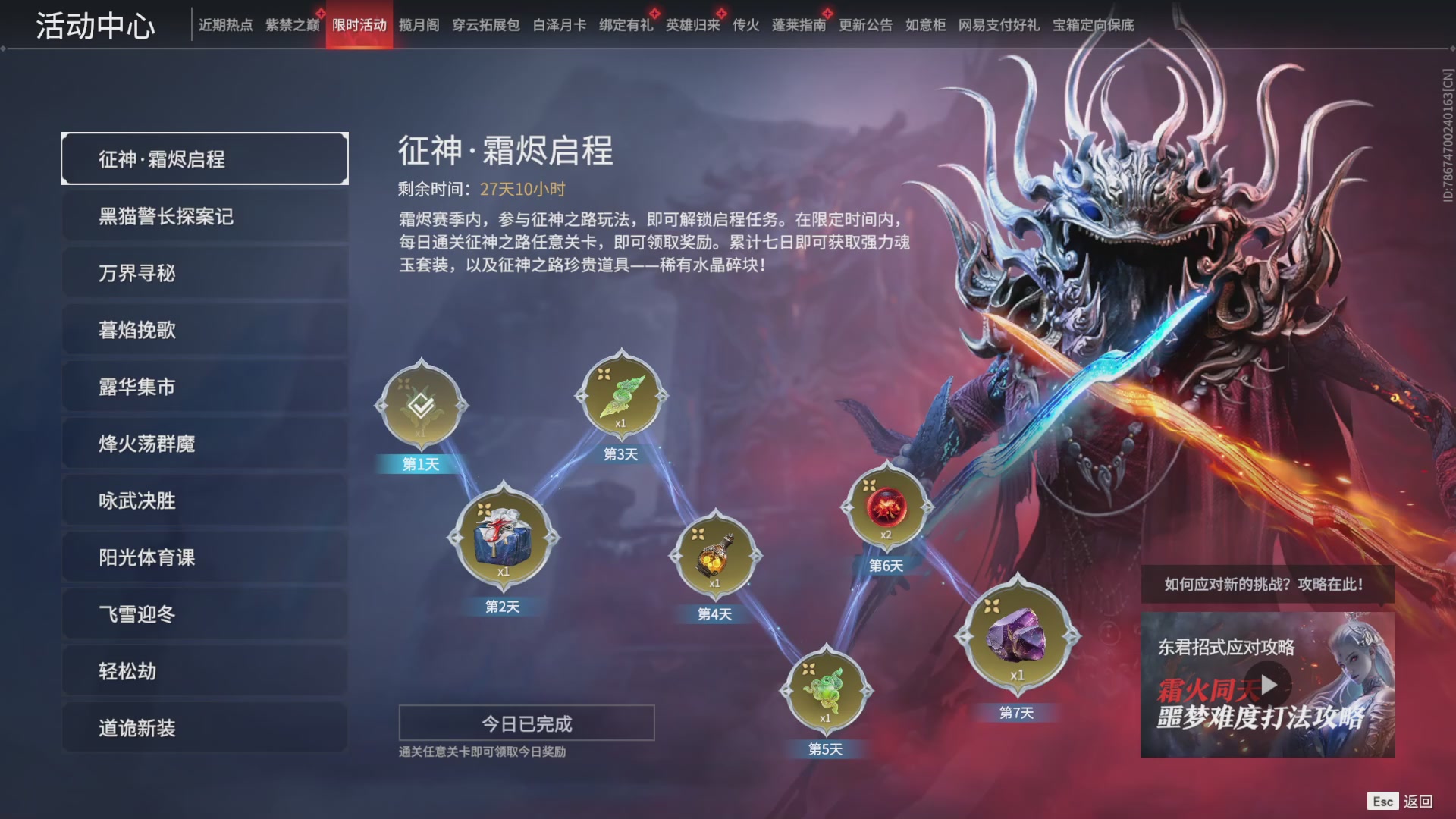Screen dimensions: 1456x819
Task: Claim the Day 7 purple crystal reward
Action: pyautogui.click(x=1018, y=635)
